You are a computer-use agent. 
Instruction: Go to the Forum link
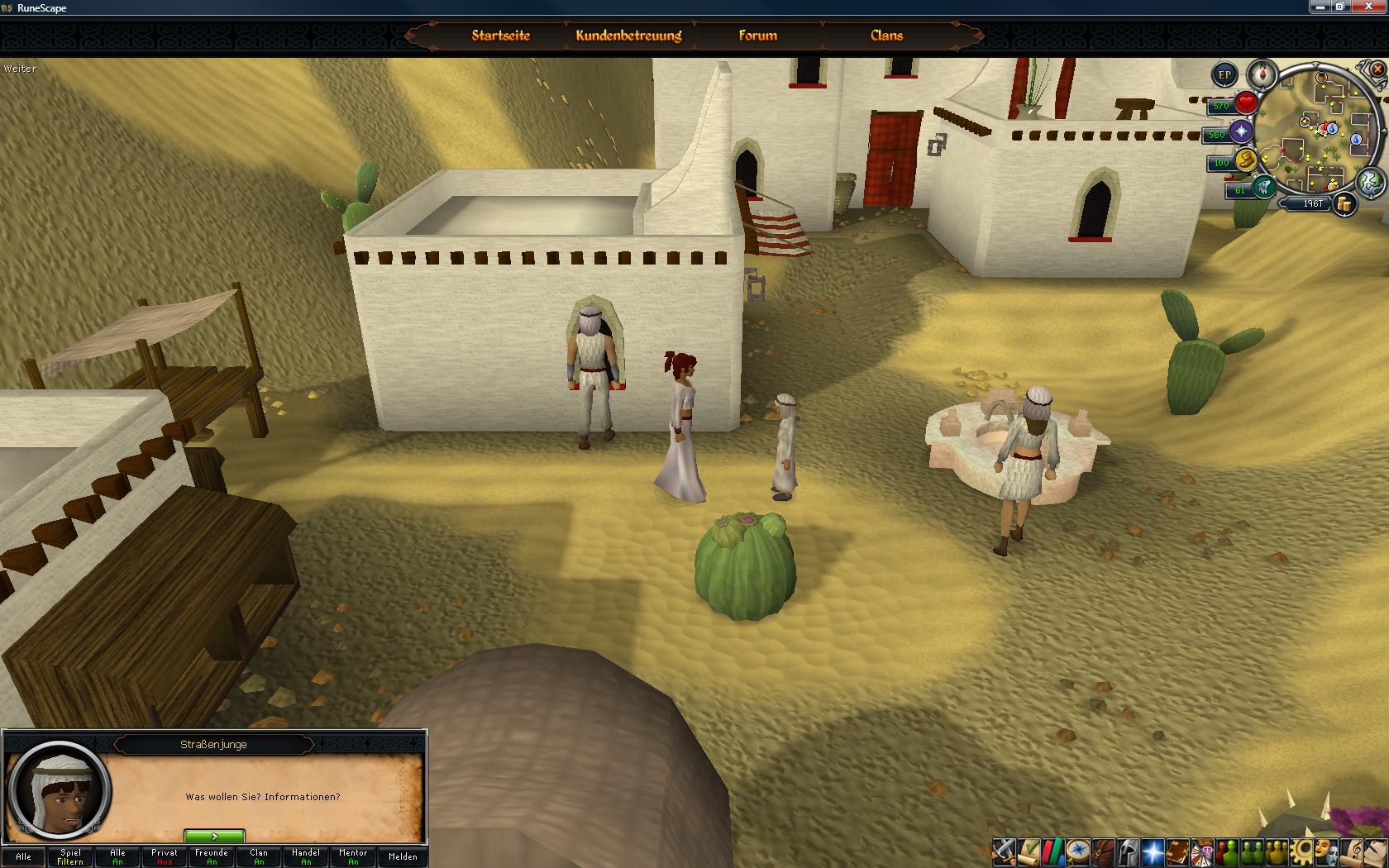click(757, 36)
